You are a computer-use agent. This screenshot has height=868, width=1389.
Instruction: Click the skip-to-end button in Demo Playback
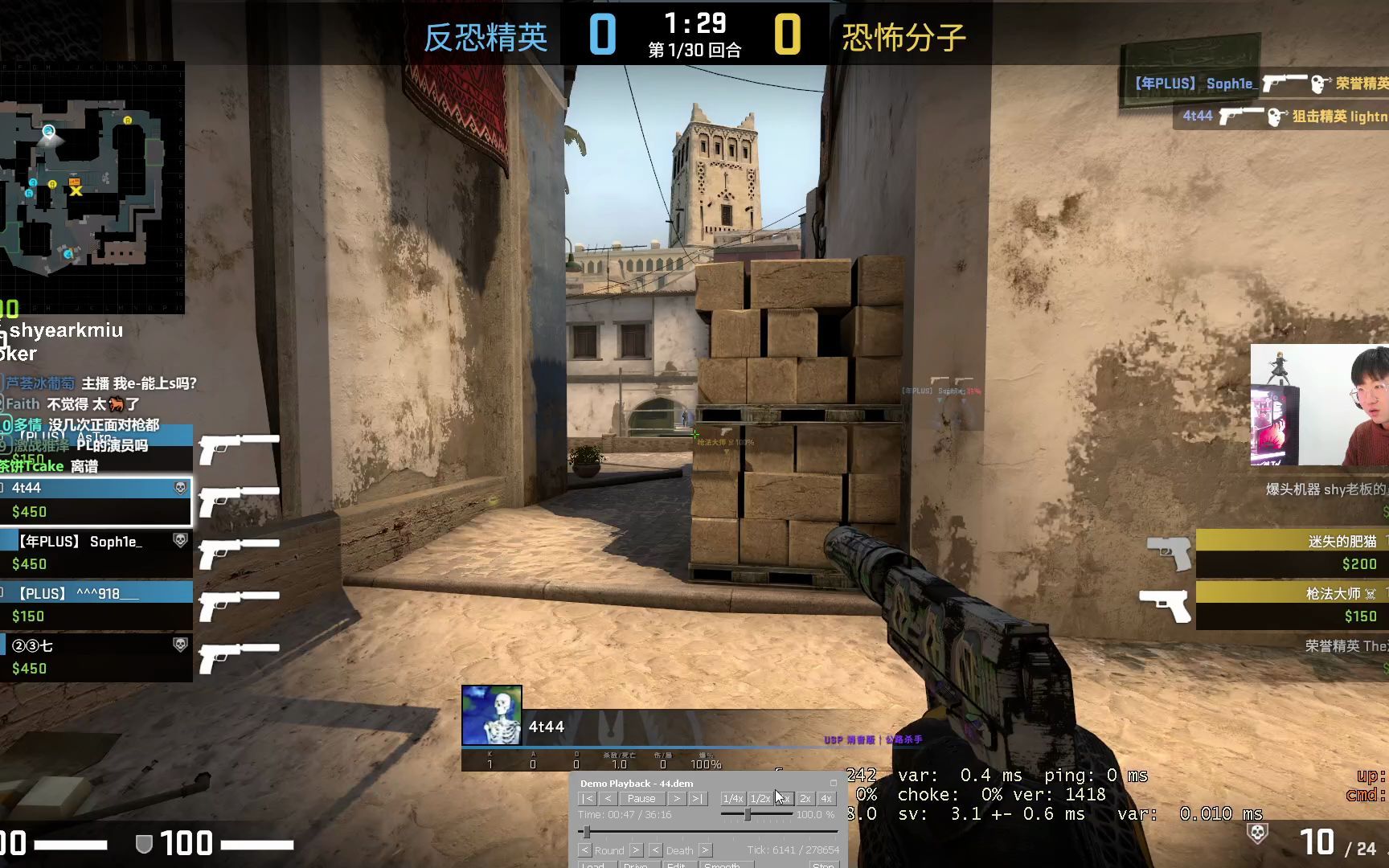(698, 799)
